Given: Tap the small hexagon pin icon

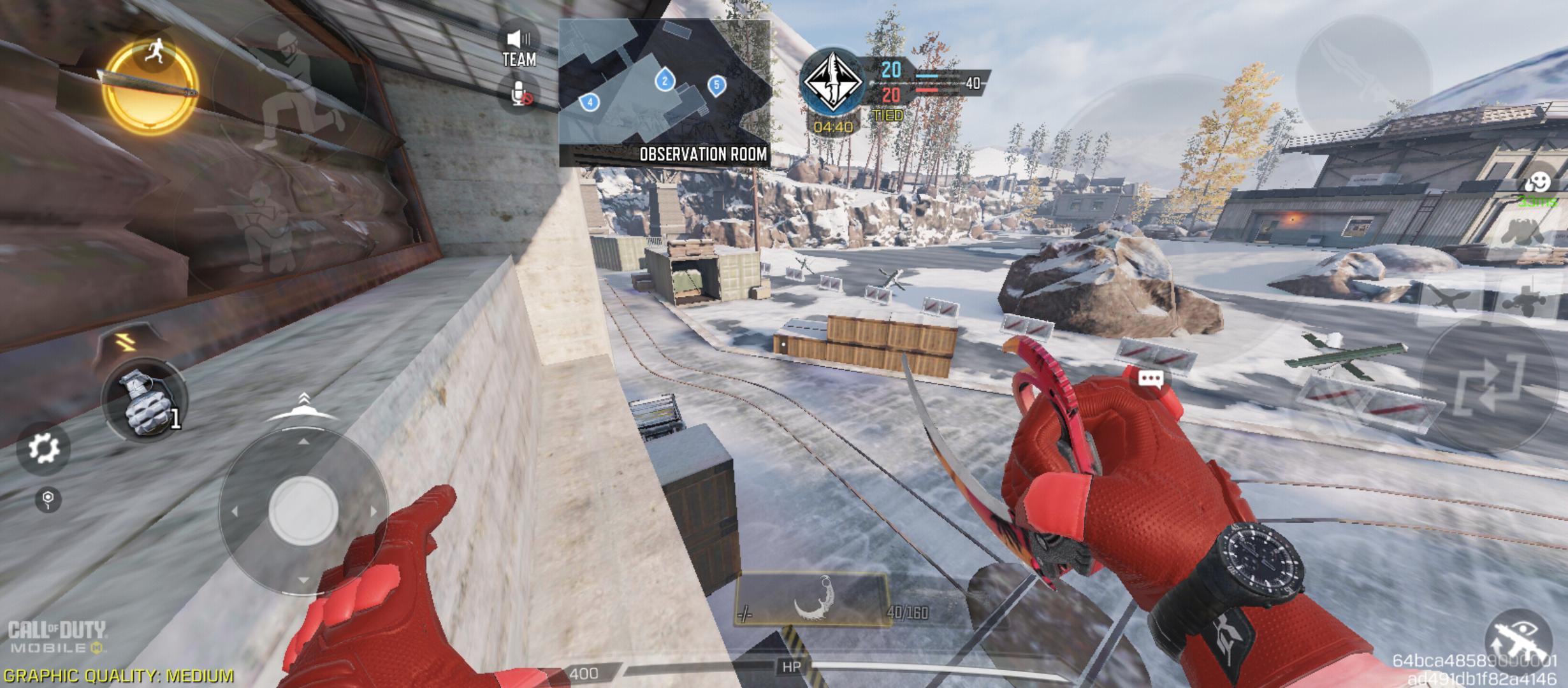Looking at the screenshot, I should (x=48, y=499).
